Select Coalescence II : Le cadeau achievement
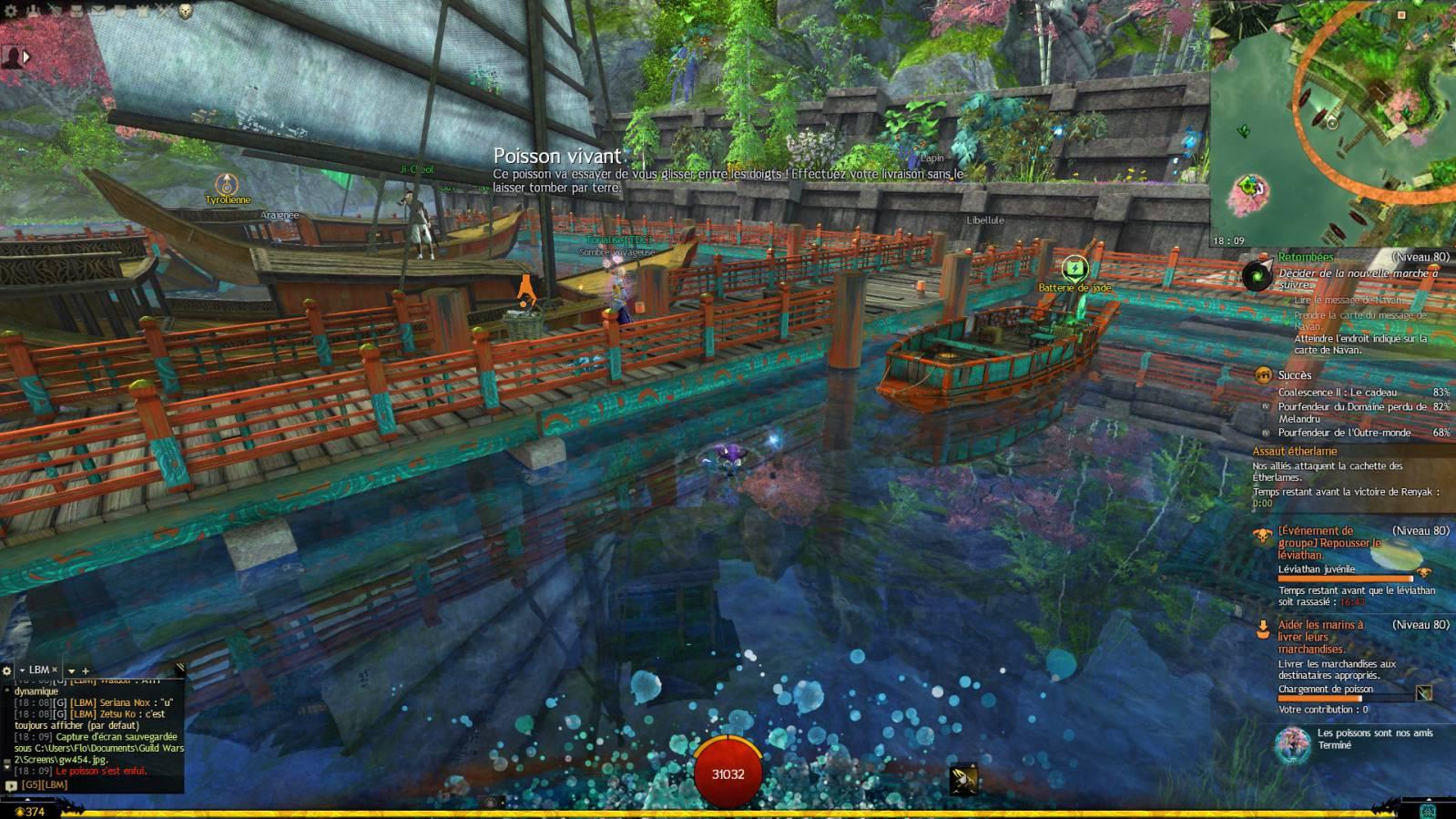 point(1337,393)
